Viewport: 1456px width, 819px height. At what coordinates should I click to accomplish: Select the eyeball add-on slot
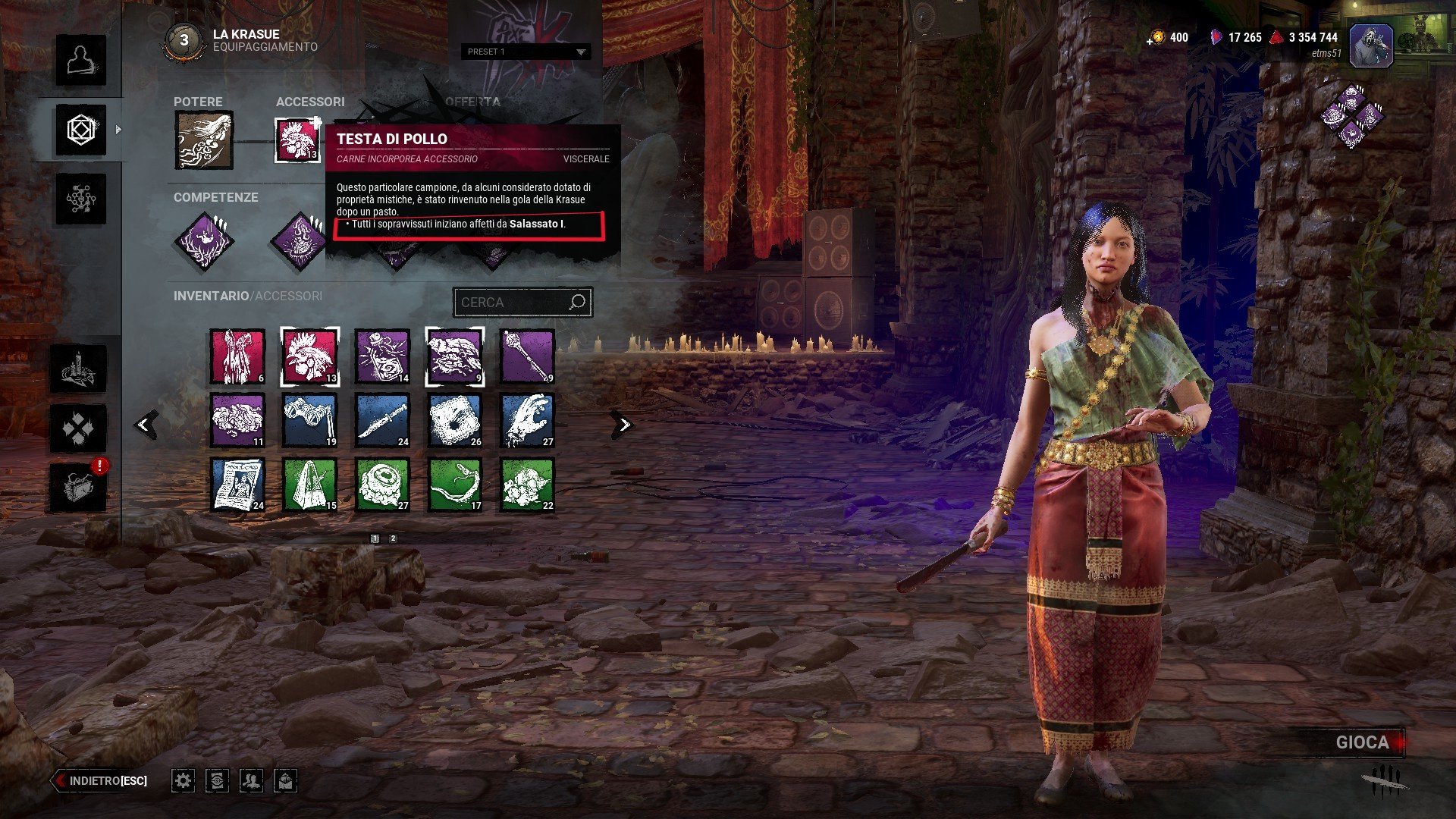click(x=382, y=485)
